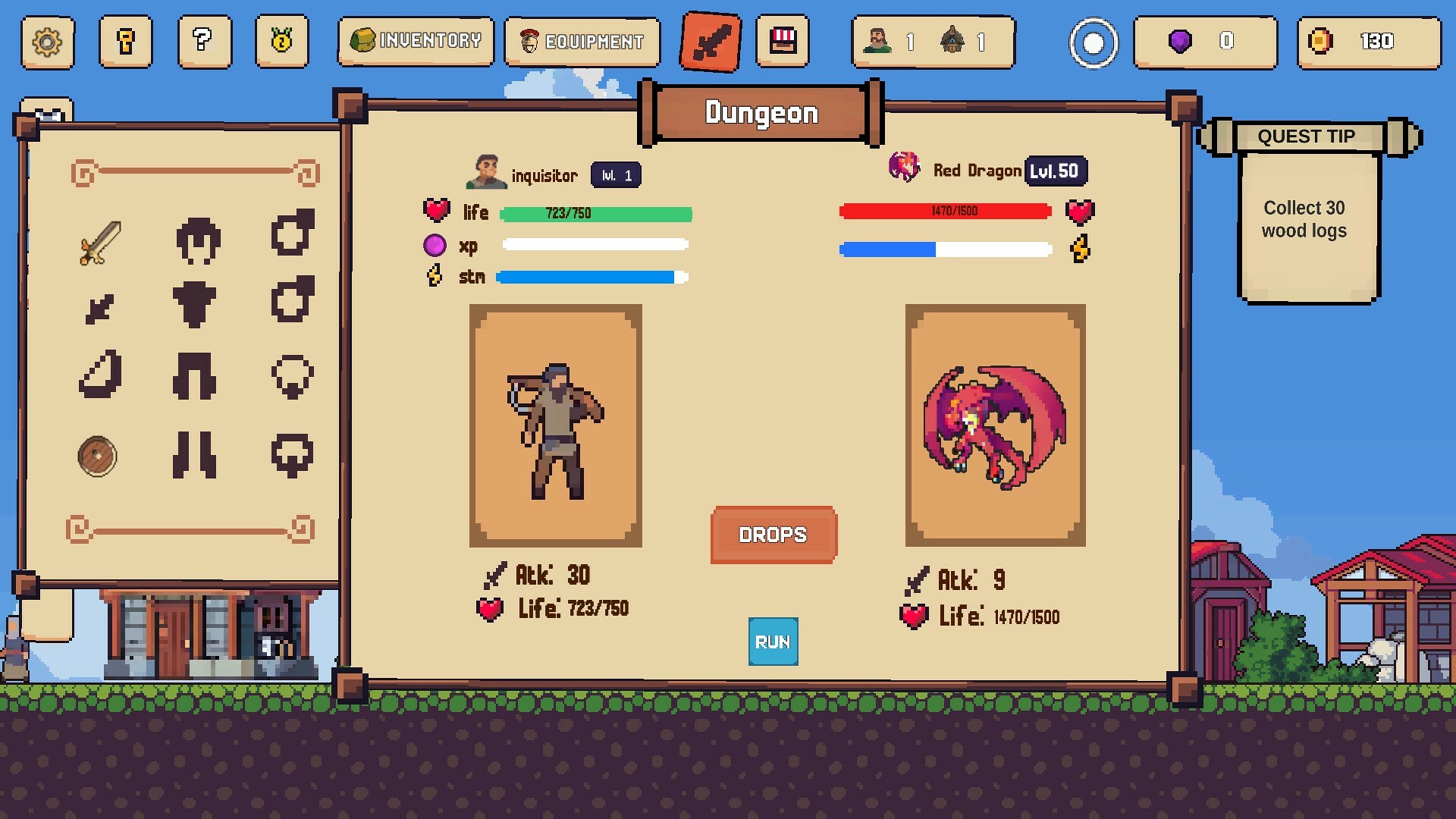Click the gold coin counter showing 130
1456x819 pixels.
coord(1369,42)
